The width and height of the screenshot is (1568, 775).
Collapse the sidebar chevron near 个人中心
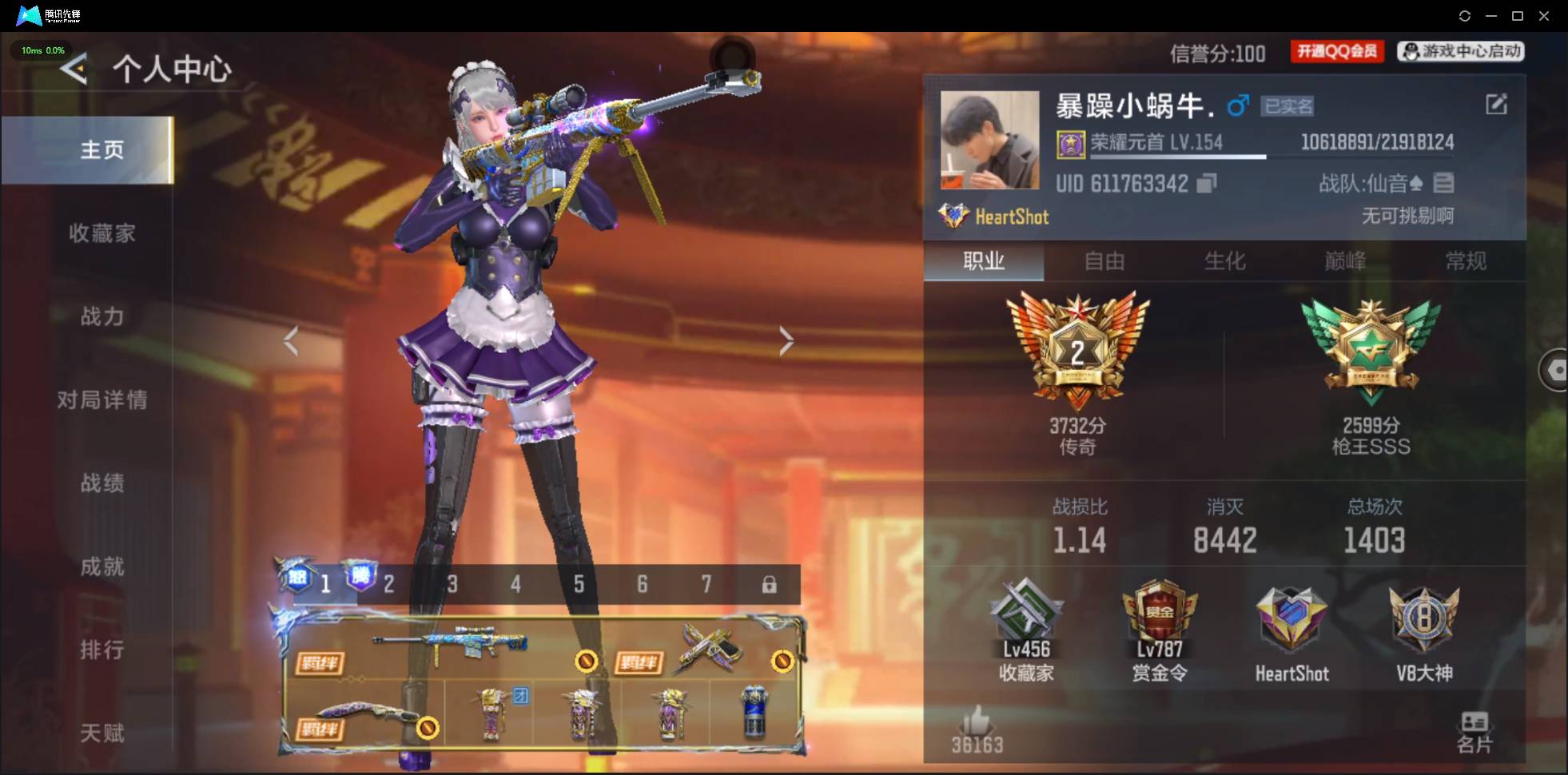pos(72,70)
